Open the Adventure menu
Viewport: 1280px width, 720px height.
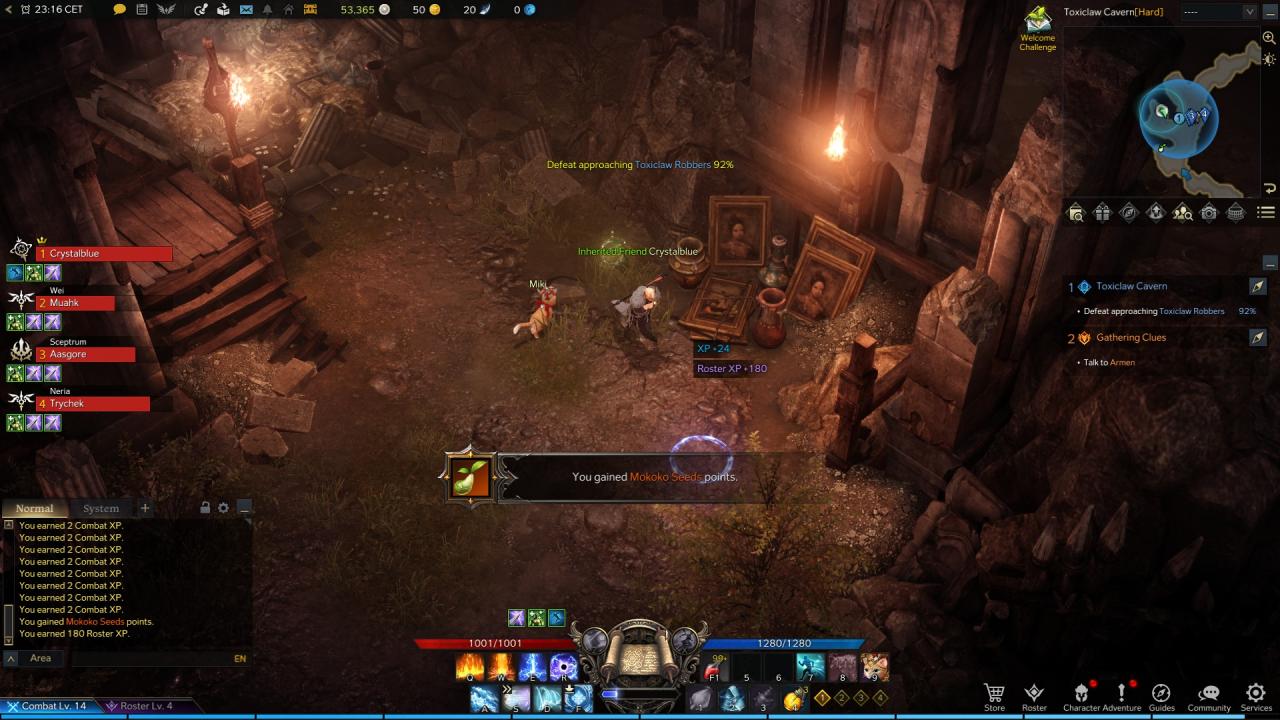(x=1121, y=696)
